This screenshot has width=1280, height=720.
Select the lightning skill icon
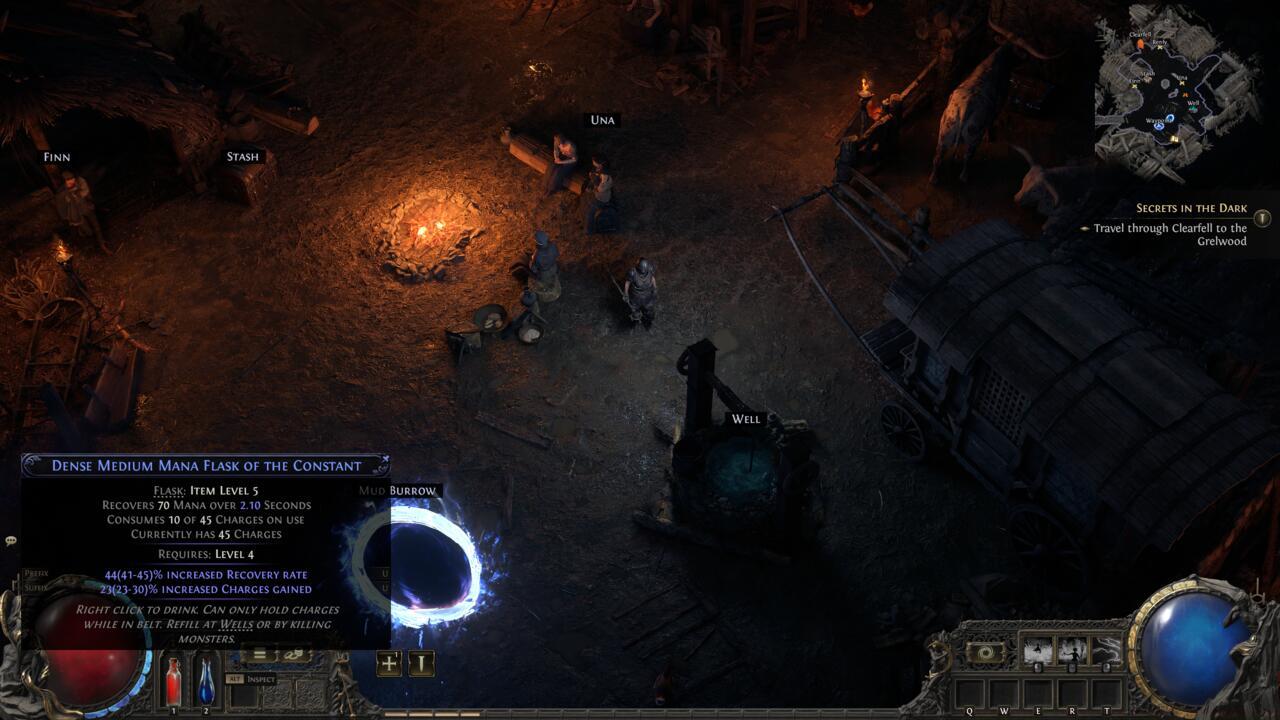pyautogui.click(x=1105, y=652)
